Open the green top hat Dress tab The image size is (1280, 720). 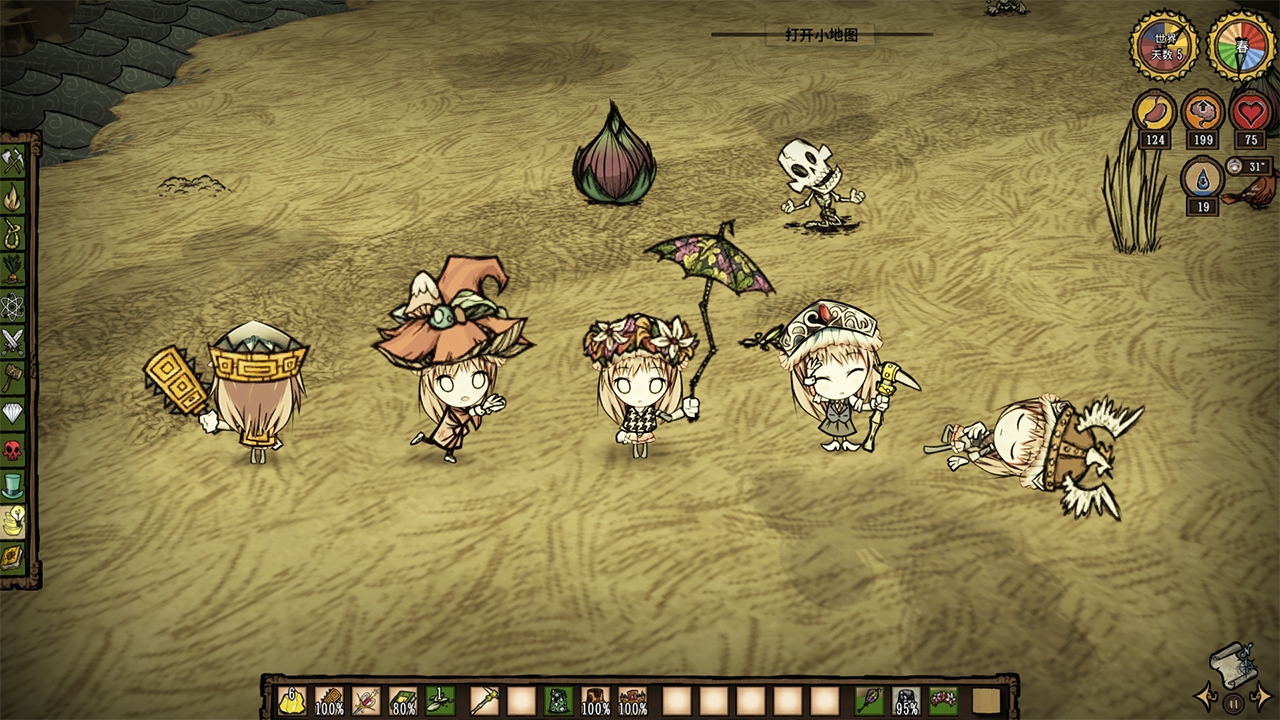click(13, 485)
